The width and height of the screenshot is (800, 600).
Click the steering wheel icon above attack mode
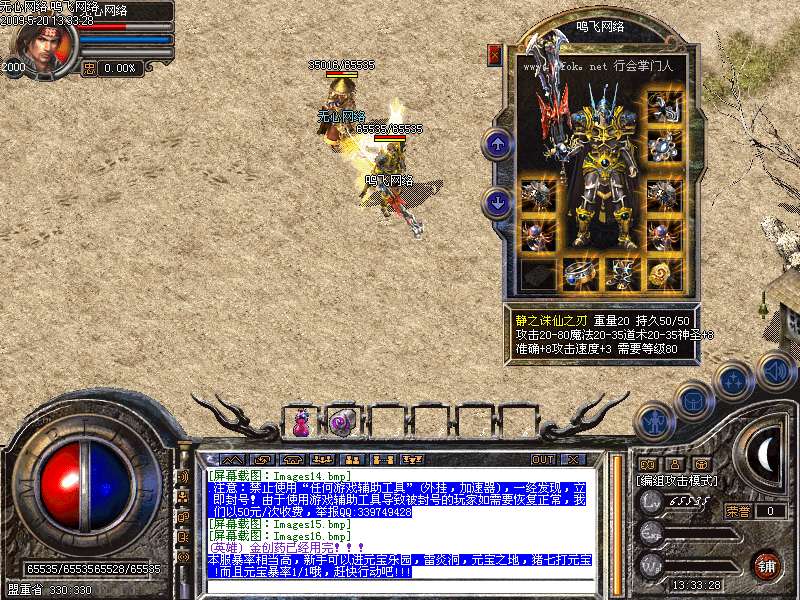(700, 463)
